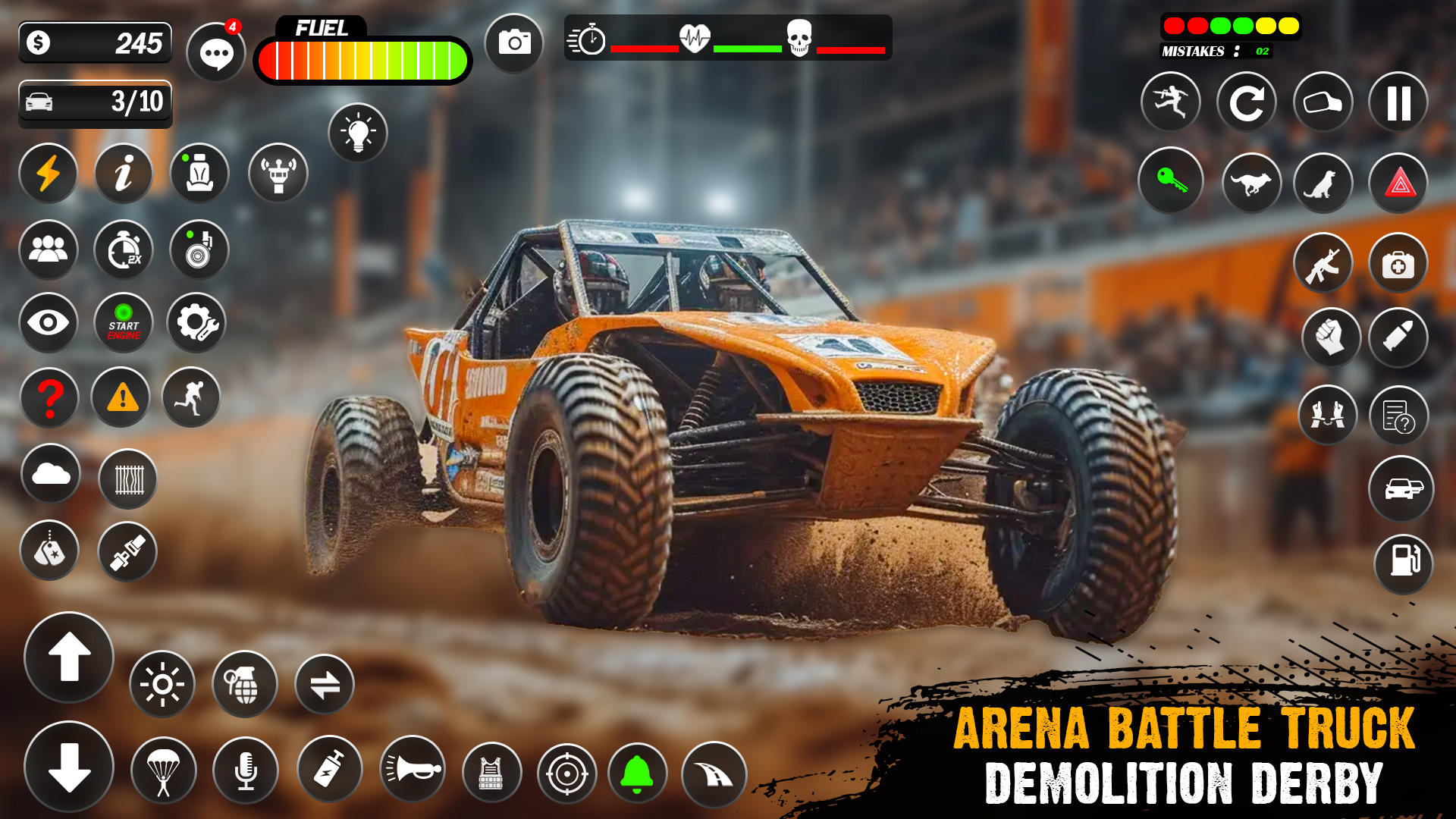Viewport: 1456px width, 819px height.
Task: Open the first aid kit icon
Action: coord(1399,262)
